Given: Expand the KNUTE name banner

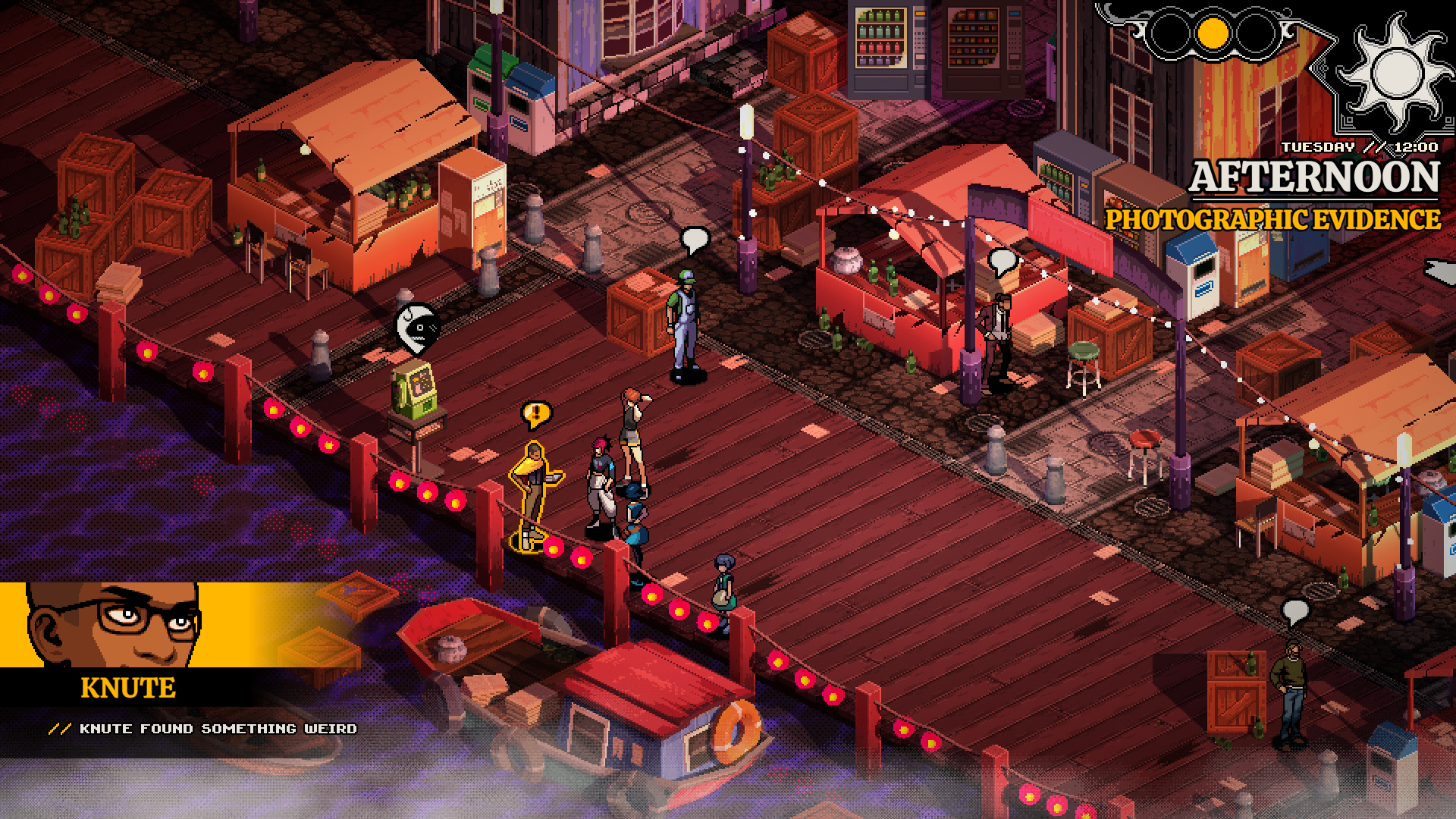Looking at the screenshot, I should 126,688.
